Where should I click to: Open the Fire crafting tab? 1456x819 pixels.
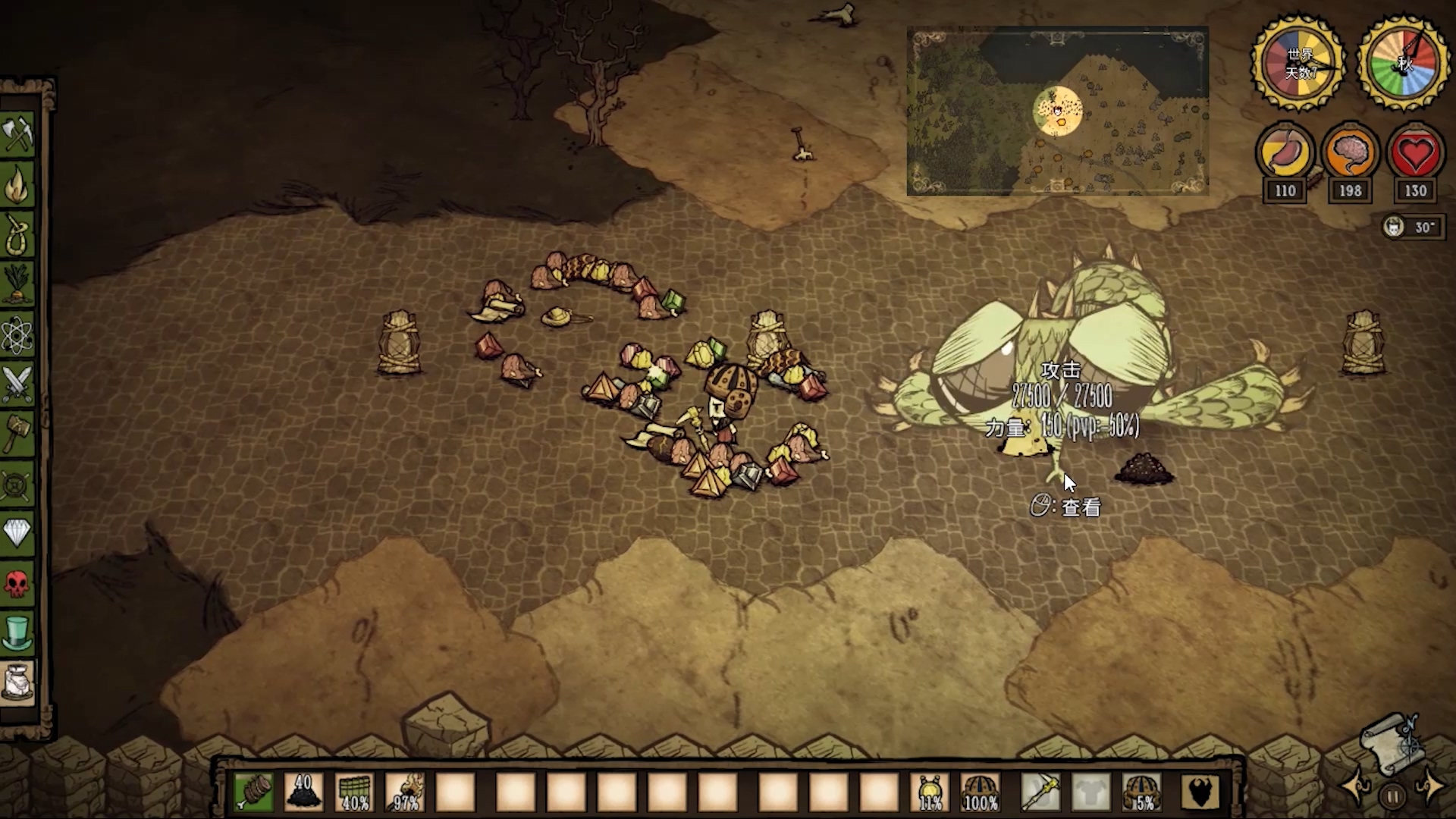[x=18, y=184]
